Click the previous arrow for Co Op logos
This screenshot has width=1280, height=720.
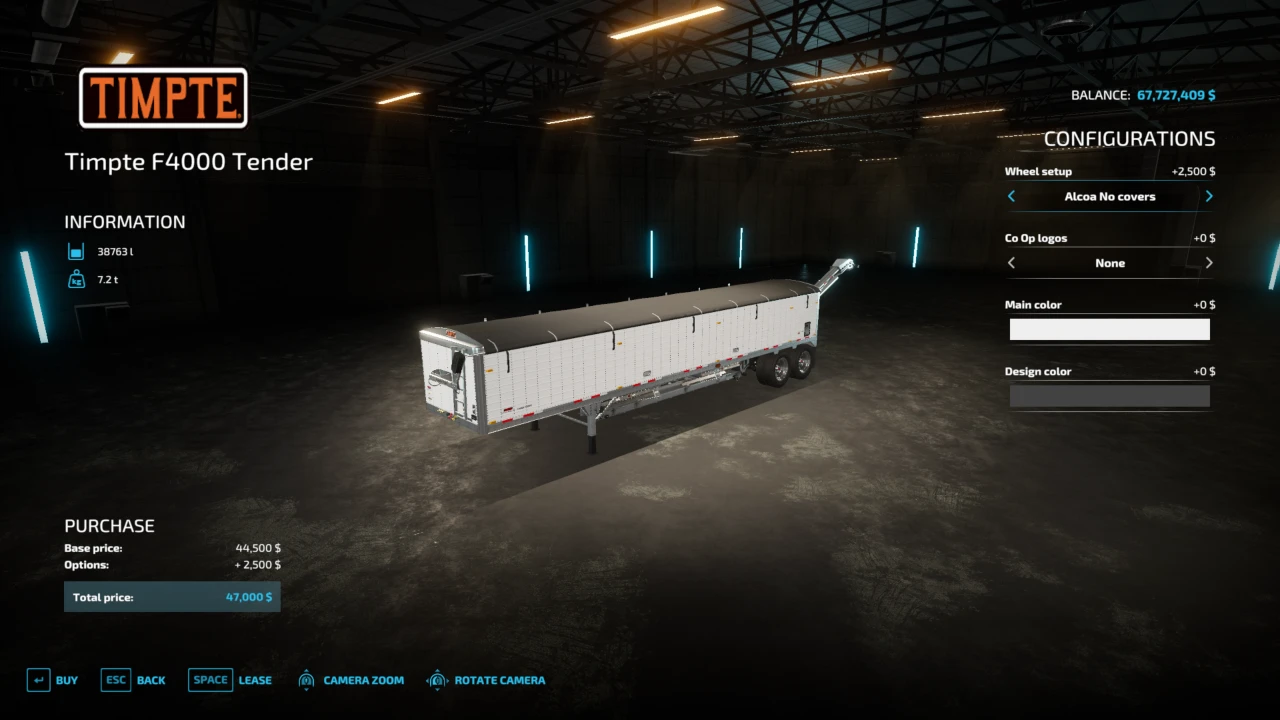pos(1011,262)
